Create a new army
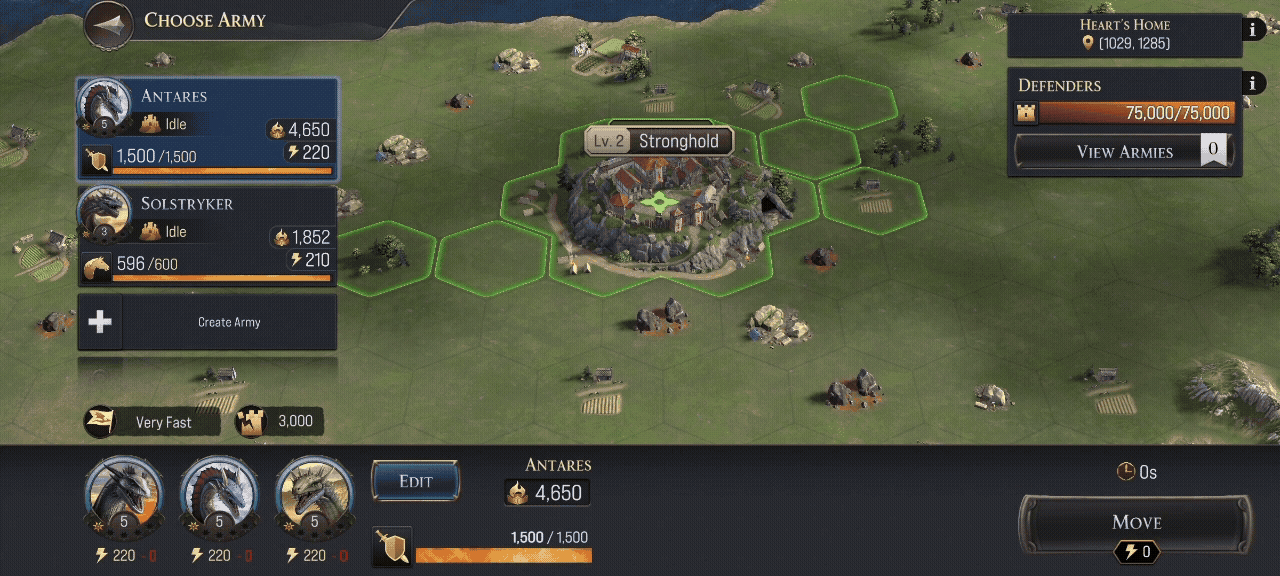This screenshot has height=576, width=1280. pyautogui.click(x=207, y=322)
